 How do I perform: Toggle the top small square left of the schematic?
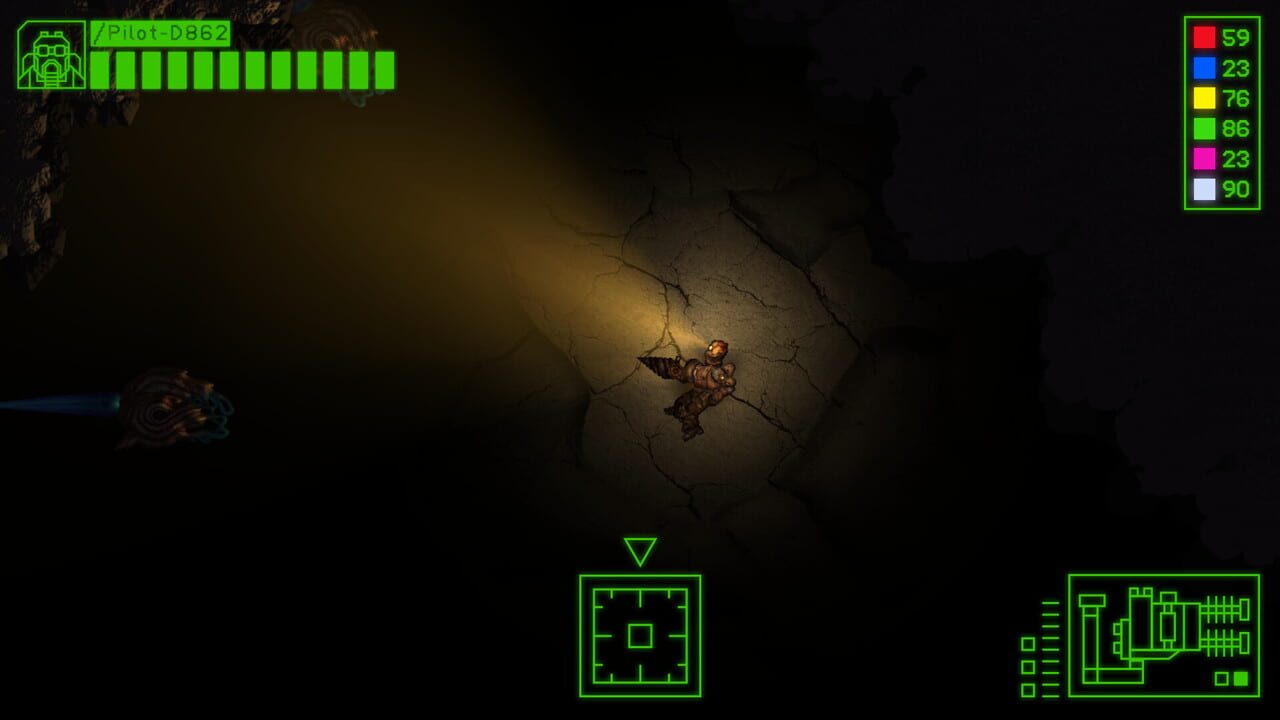click(1028, 645)
